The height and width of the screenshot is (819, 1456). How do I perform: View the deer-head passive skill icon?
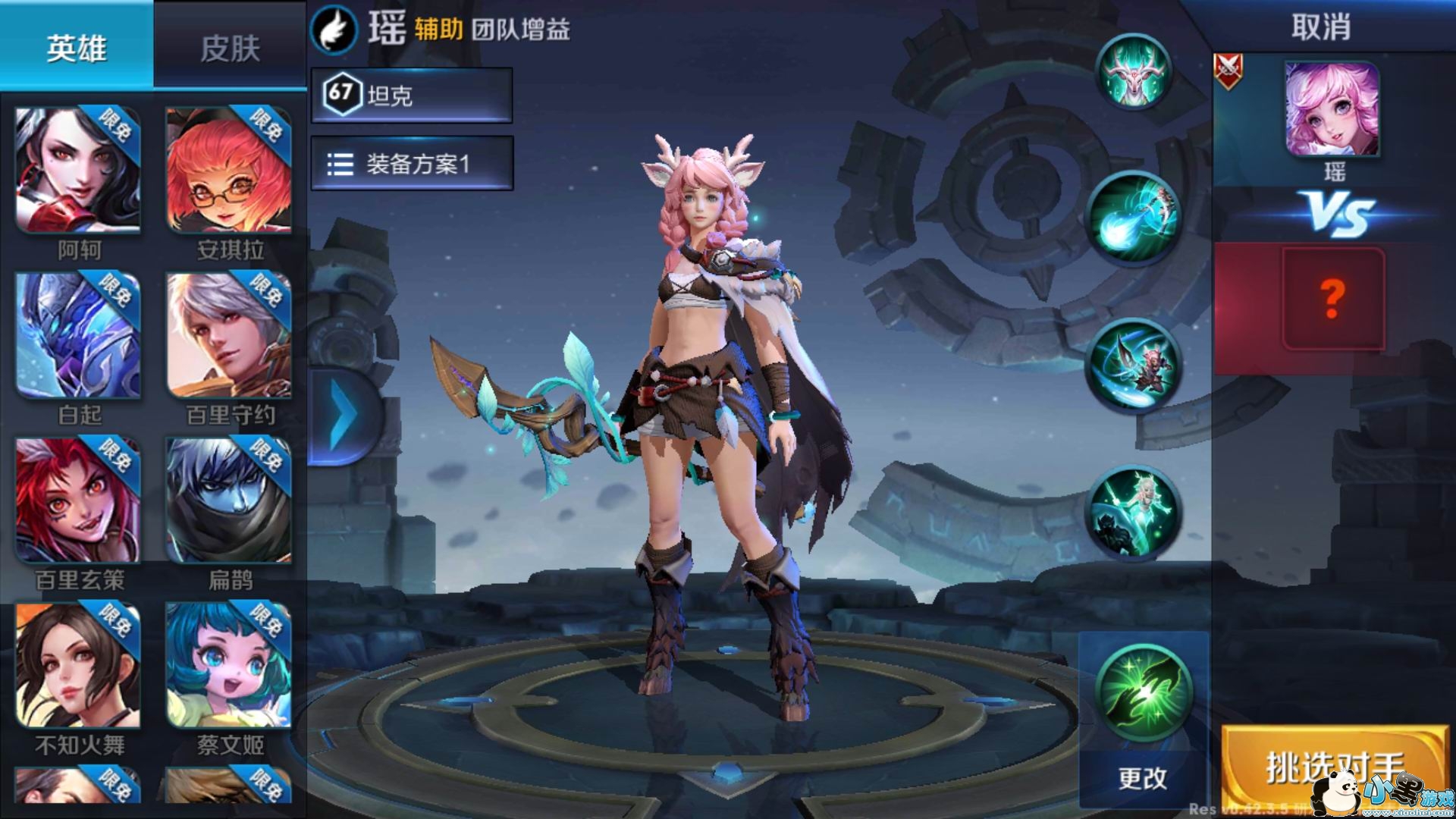[1134, 72]
